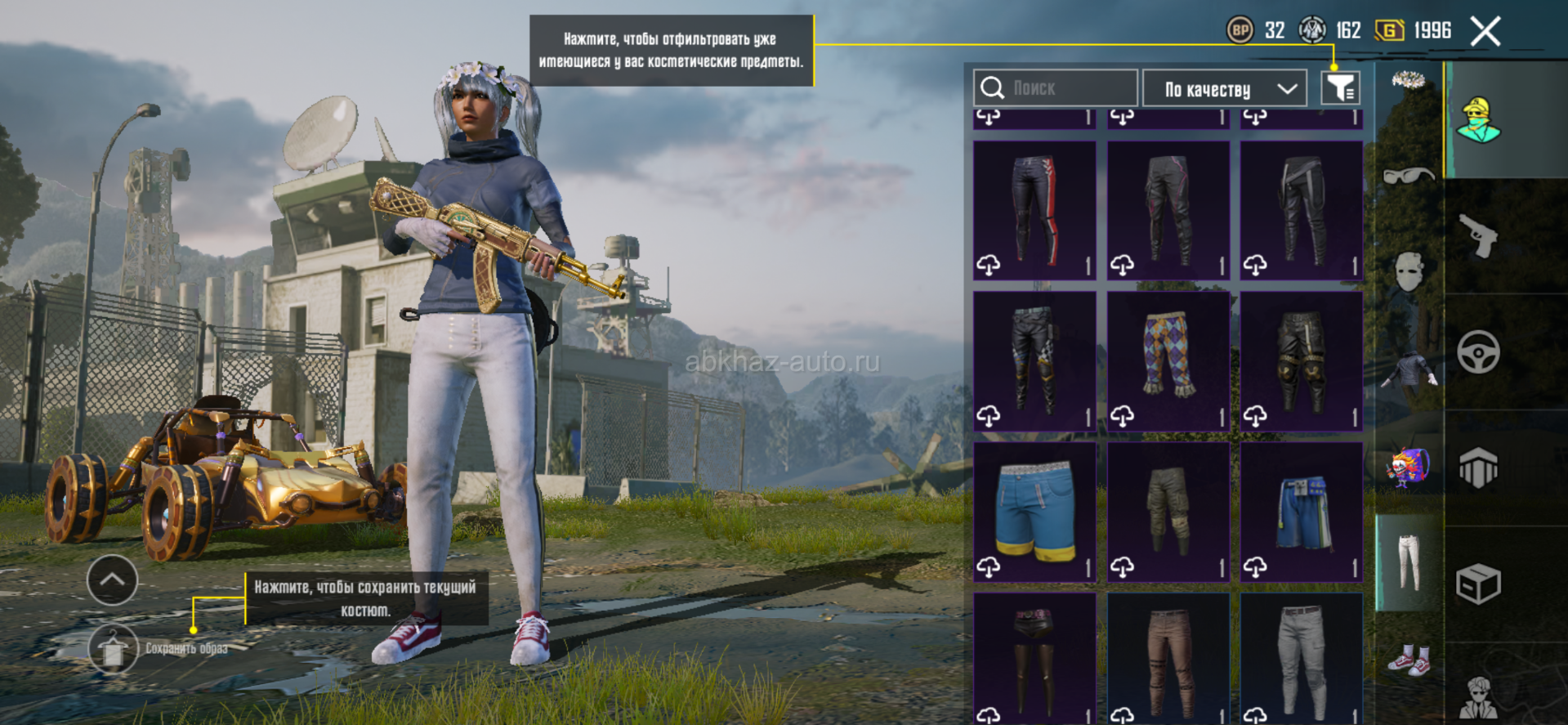Click the up-arrow collapse button
1568x725 pixels.
112,580
